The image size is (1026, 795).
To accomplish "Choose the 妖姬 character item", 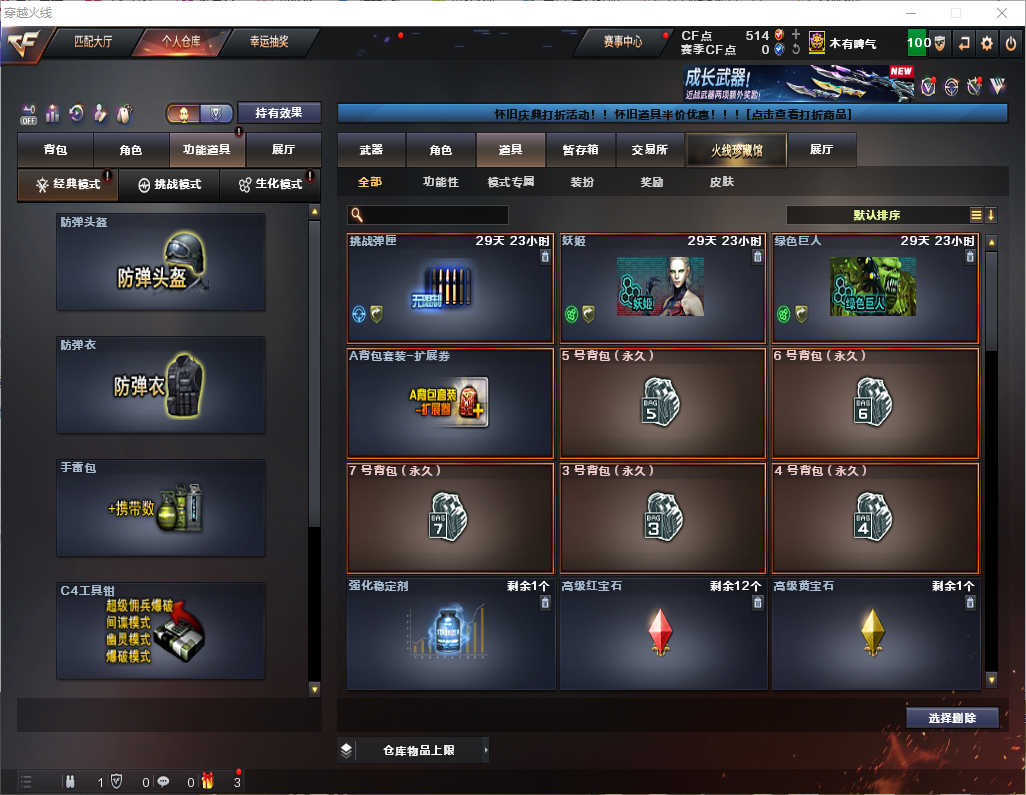I will click(x=663, y=289).
